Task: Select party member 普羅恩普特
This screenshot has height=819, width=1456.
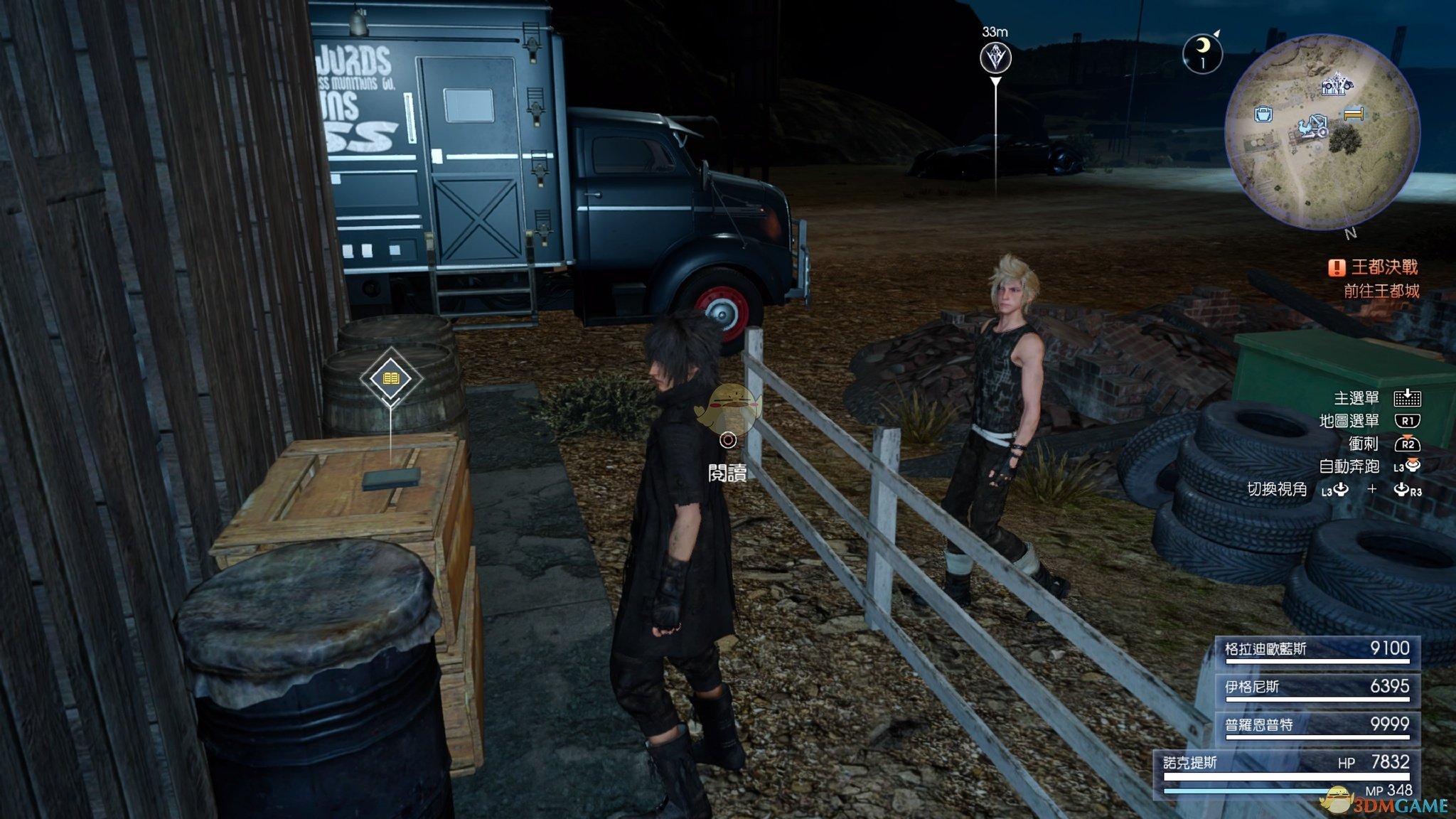Action: click(x=1317, y=726)
